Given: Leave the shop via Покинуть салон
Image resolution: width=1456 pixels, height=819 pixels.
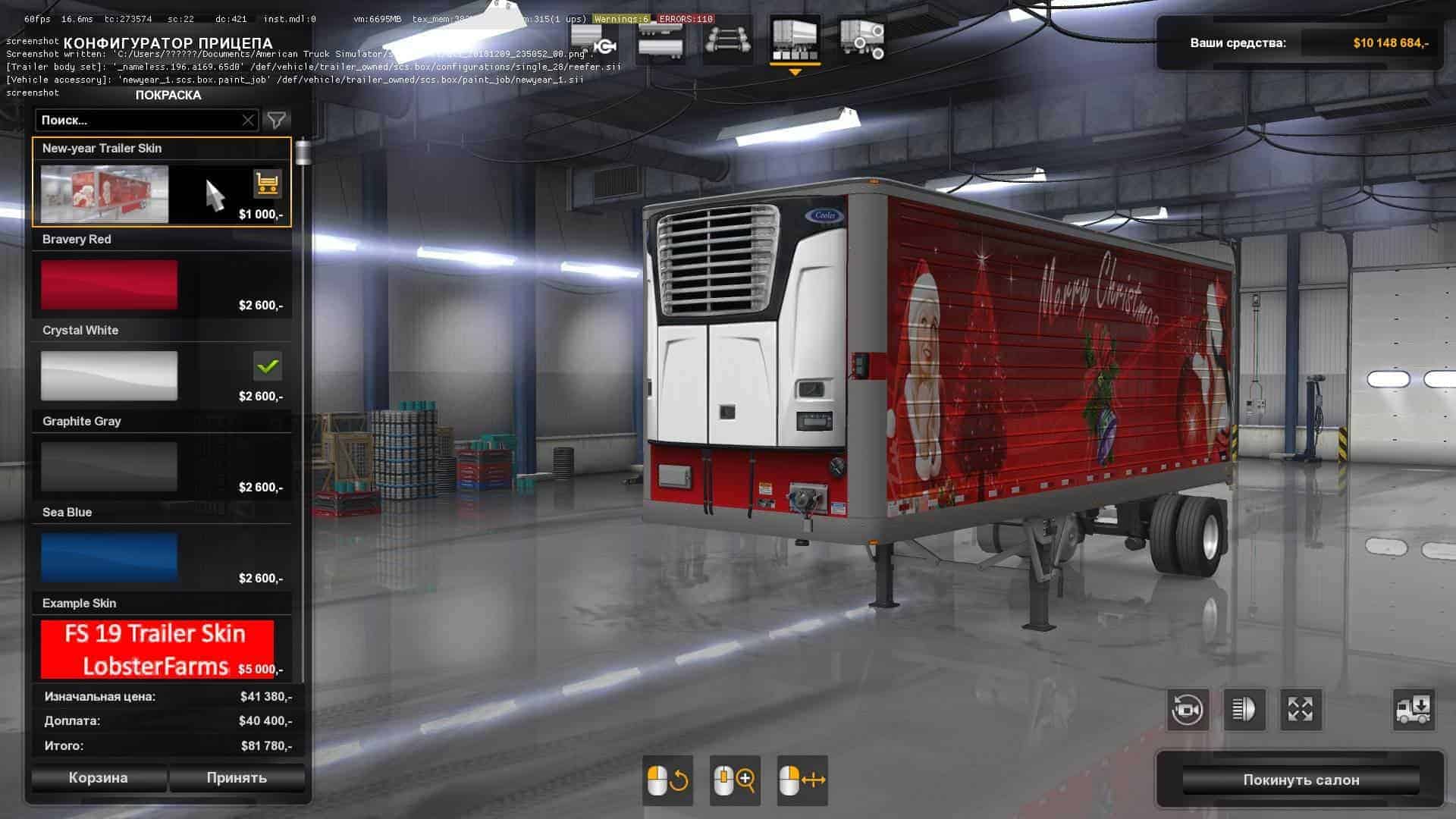Looking at the screenshot, I should point(1301,780).
